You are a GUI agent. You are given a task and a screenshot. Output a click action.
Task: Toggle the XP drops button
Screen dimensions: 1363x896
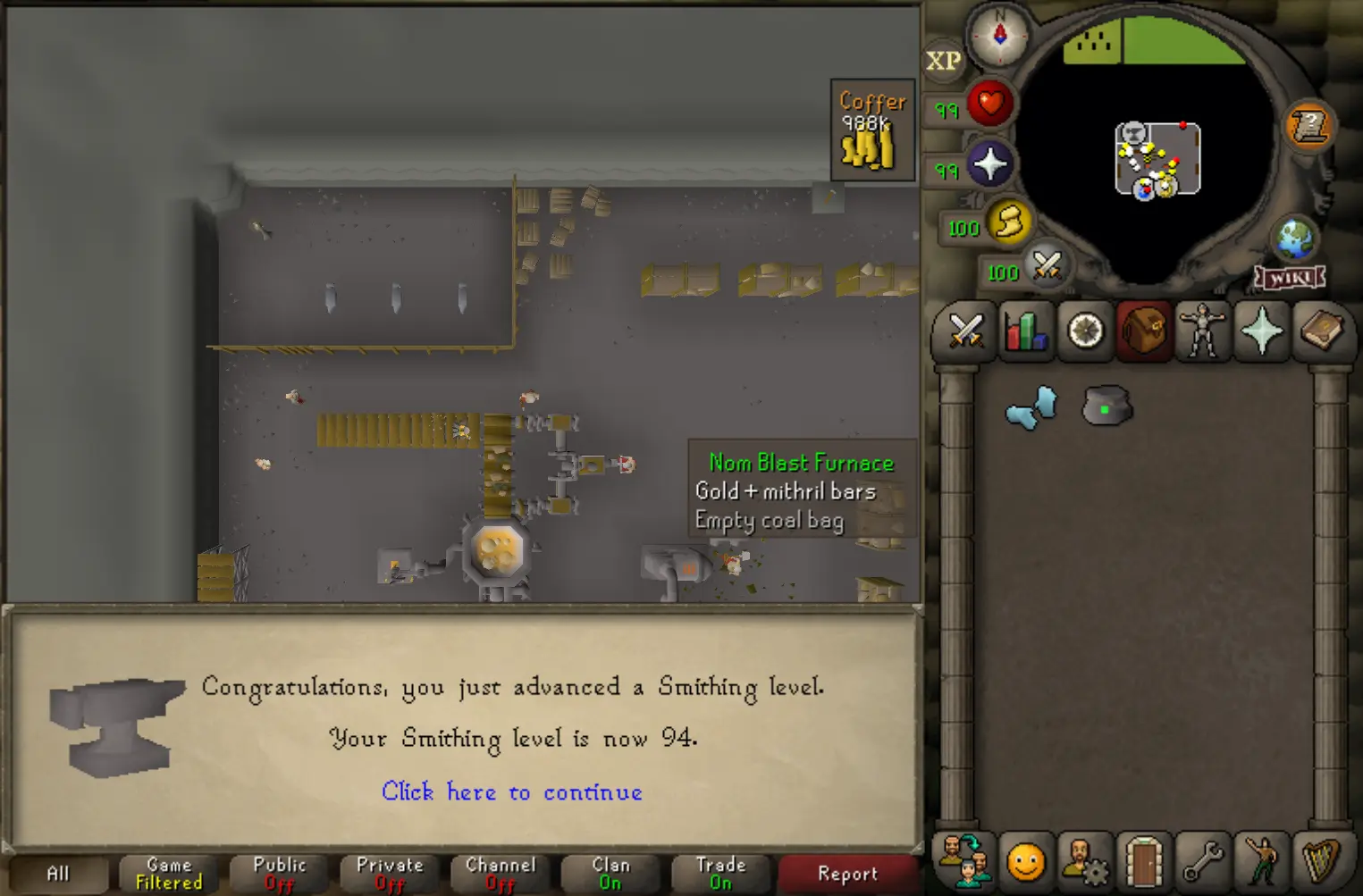click(943, 61)
